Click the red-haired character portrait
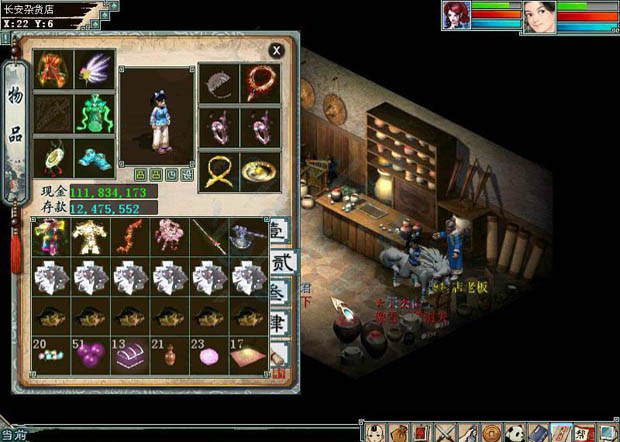 pos(458,16)
